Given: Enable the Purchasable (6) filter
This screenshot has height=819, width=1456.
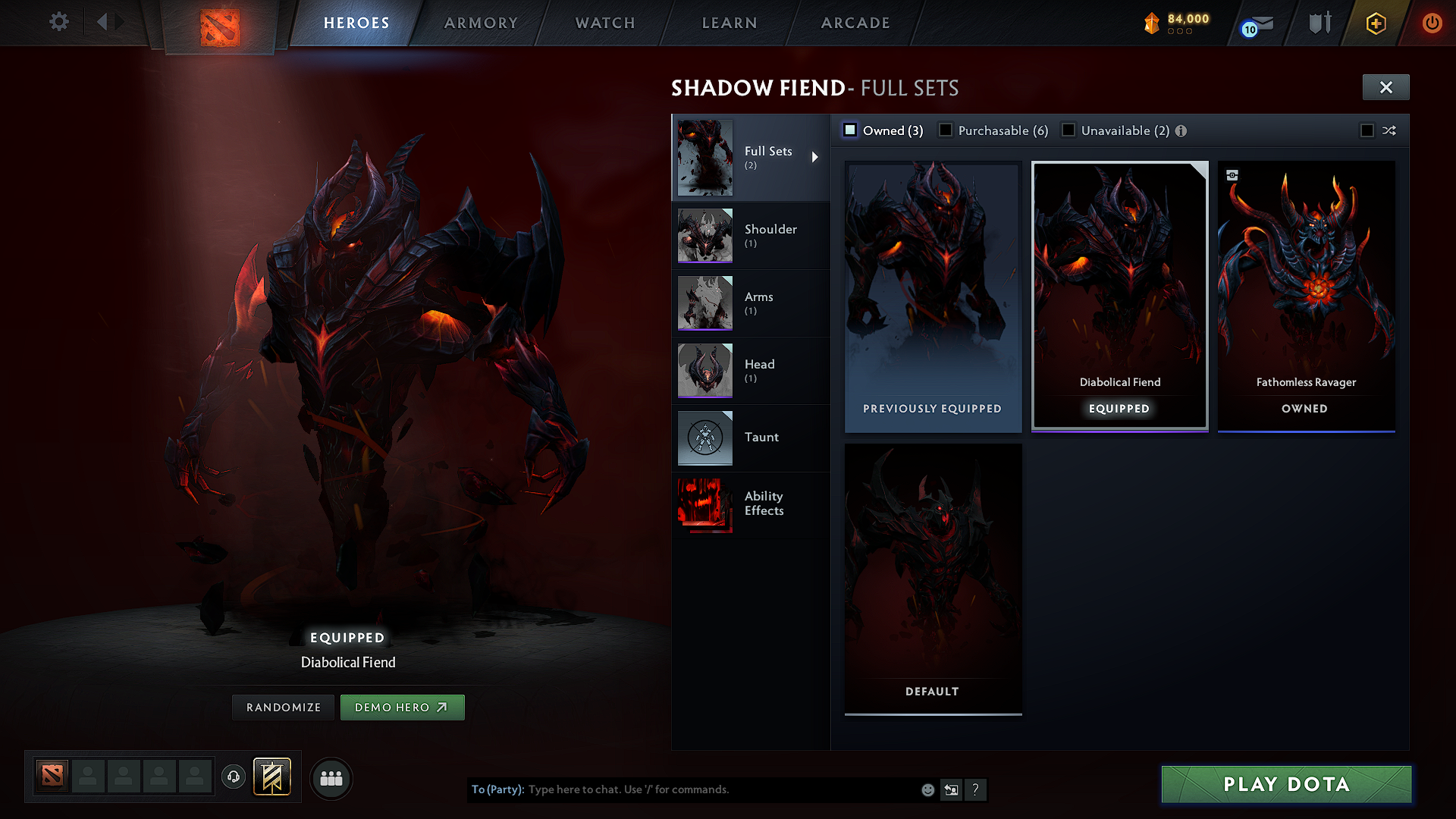Looking at the screenshot, I should click(x=945, y=130).
